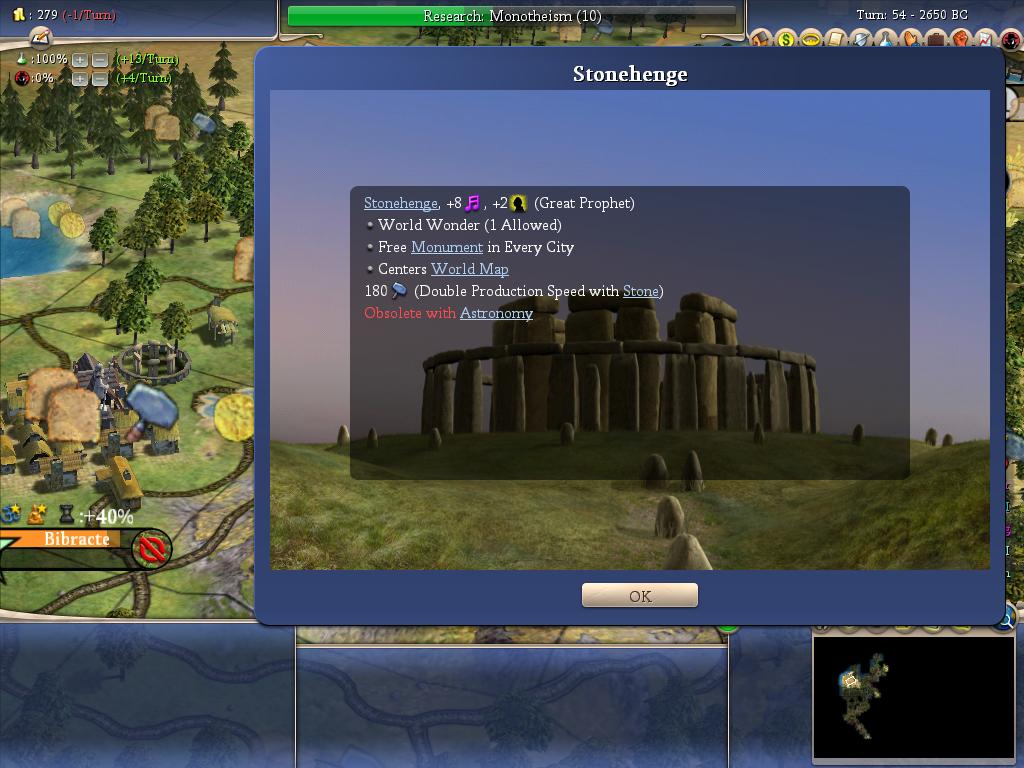
Task: View the Astronomy technology link
Action: point(496,313)
